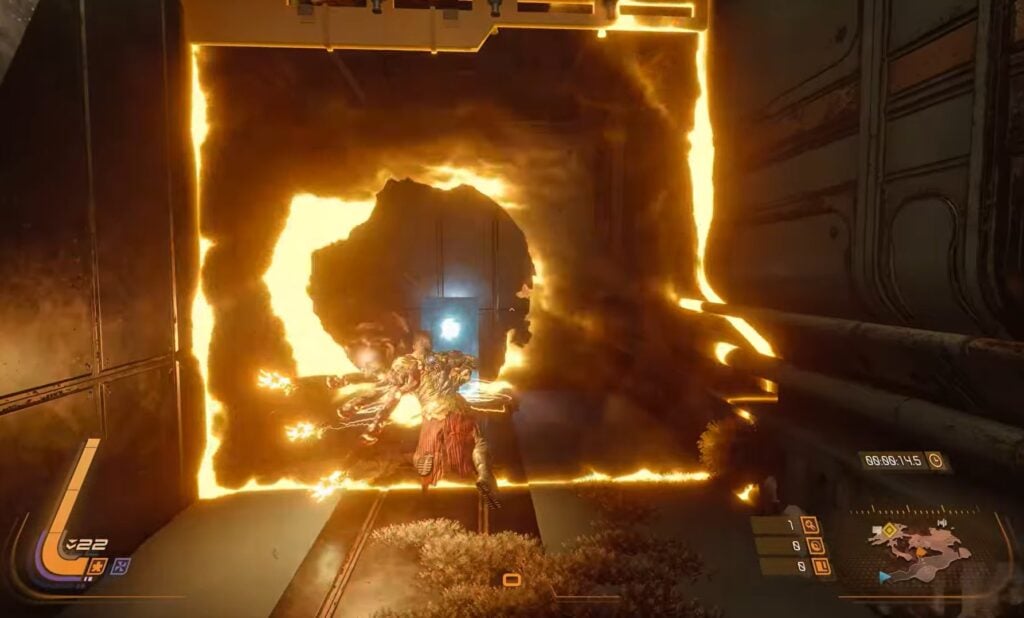Image resolution: width=1024 pixels, height=618 pixels.
Task: Click the round orange icon below the key
Action: [815, 546]
